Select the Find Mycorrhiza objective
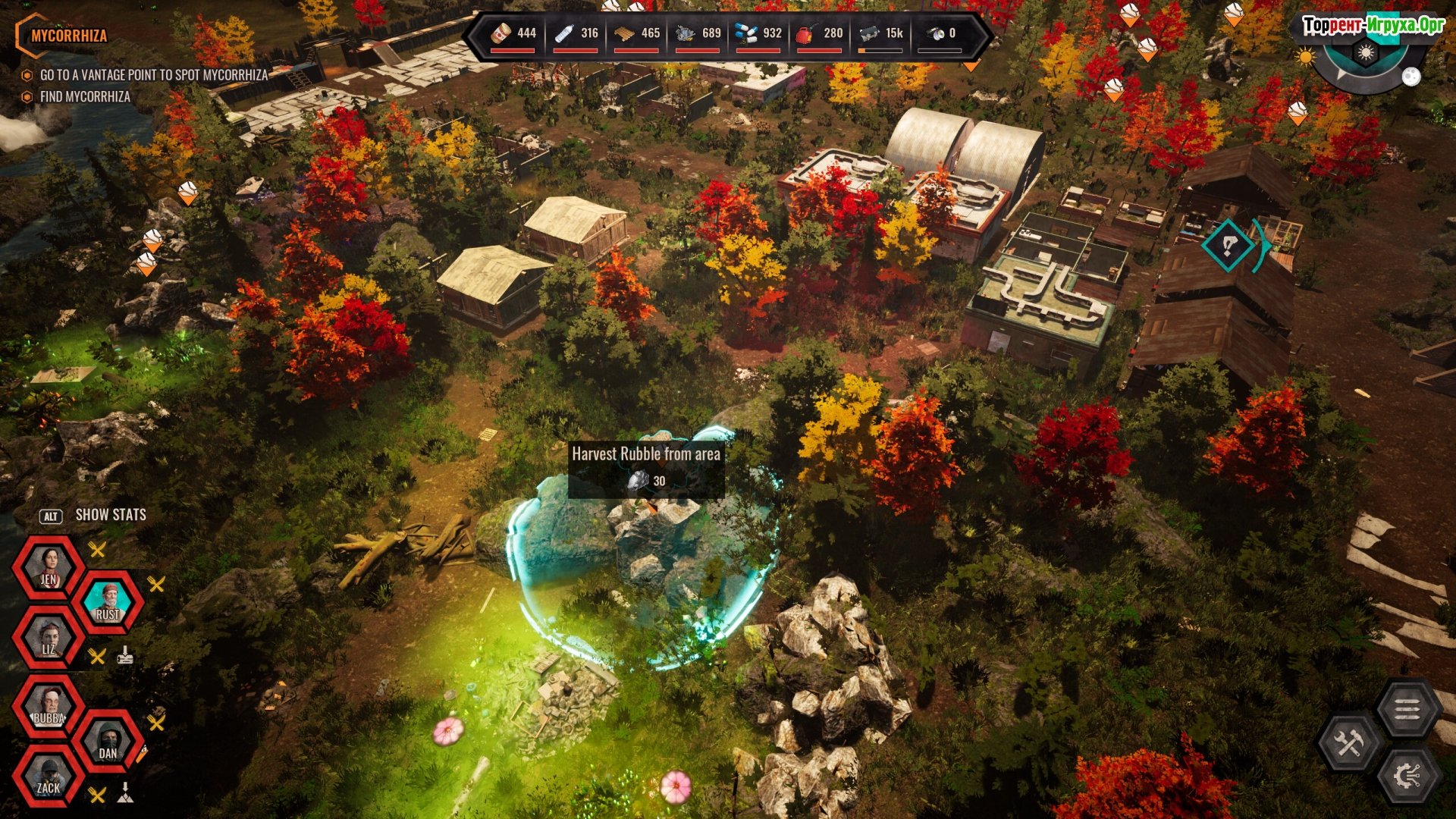This screenshot has height=819, width=1456. [85, 97]
